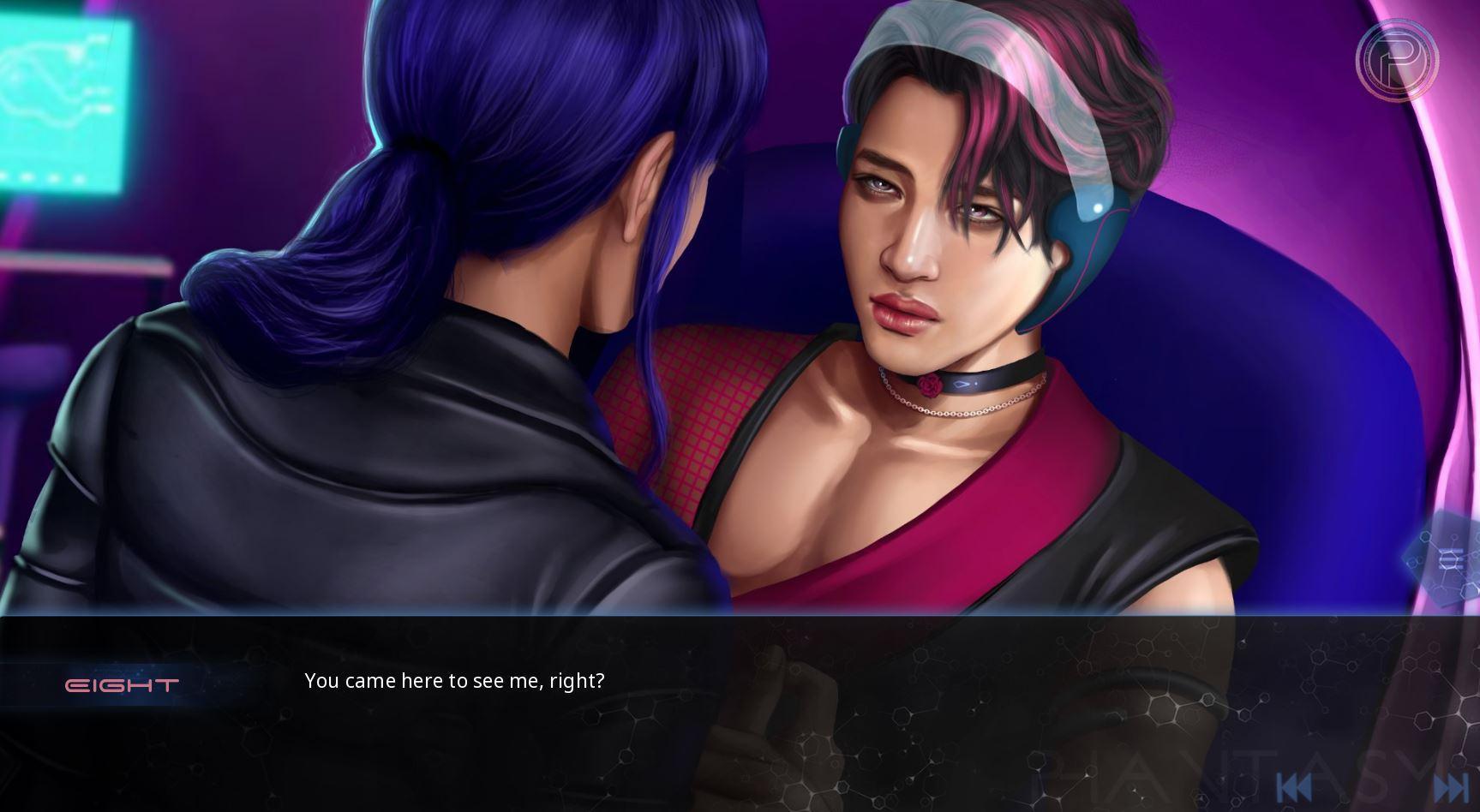
Task: Expand the dialogue history with the rewind control
Action: tap(1296, 785)
